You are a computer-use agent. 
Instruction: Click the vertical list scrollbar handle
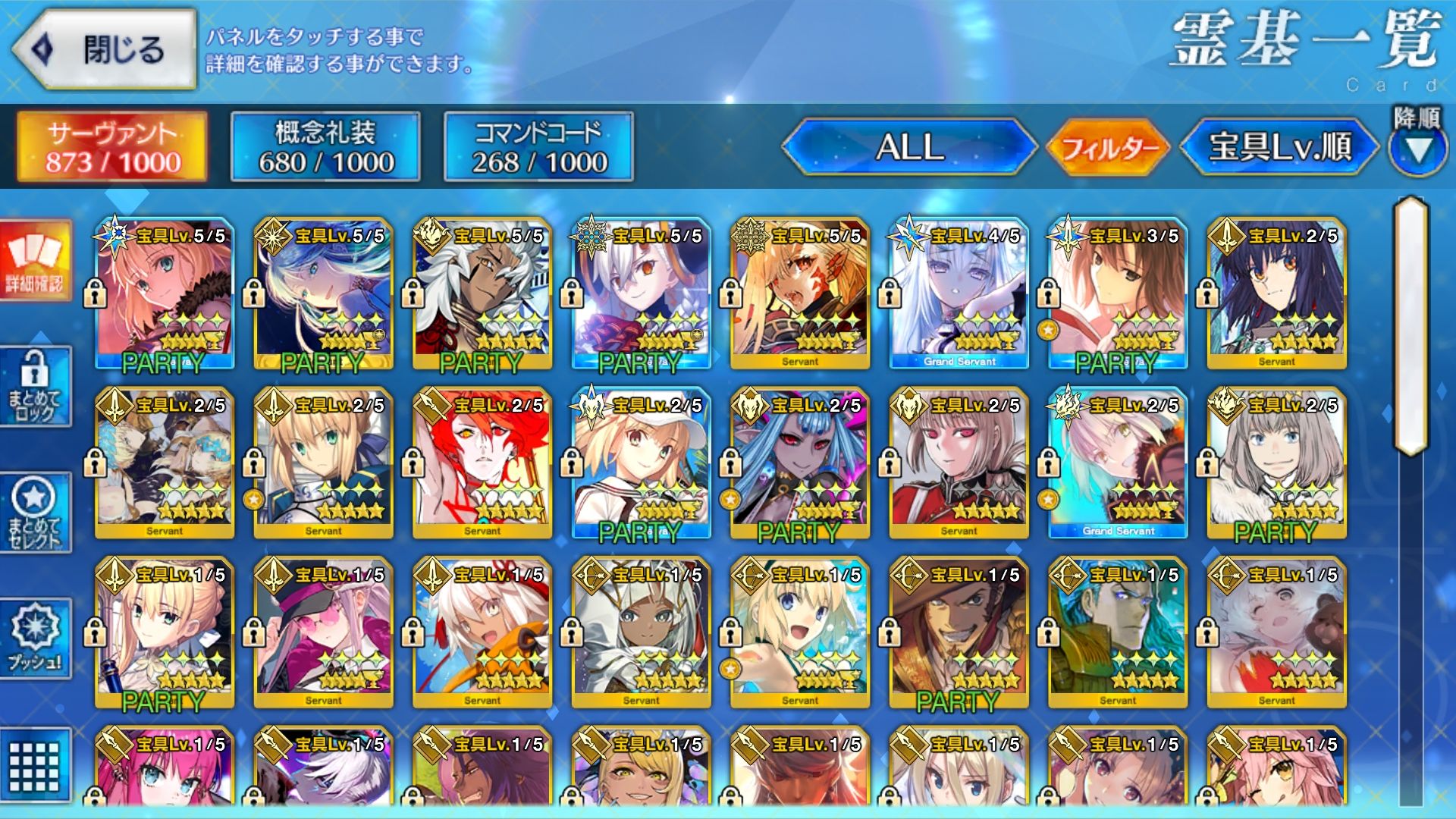point(1410,326)
